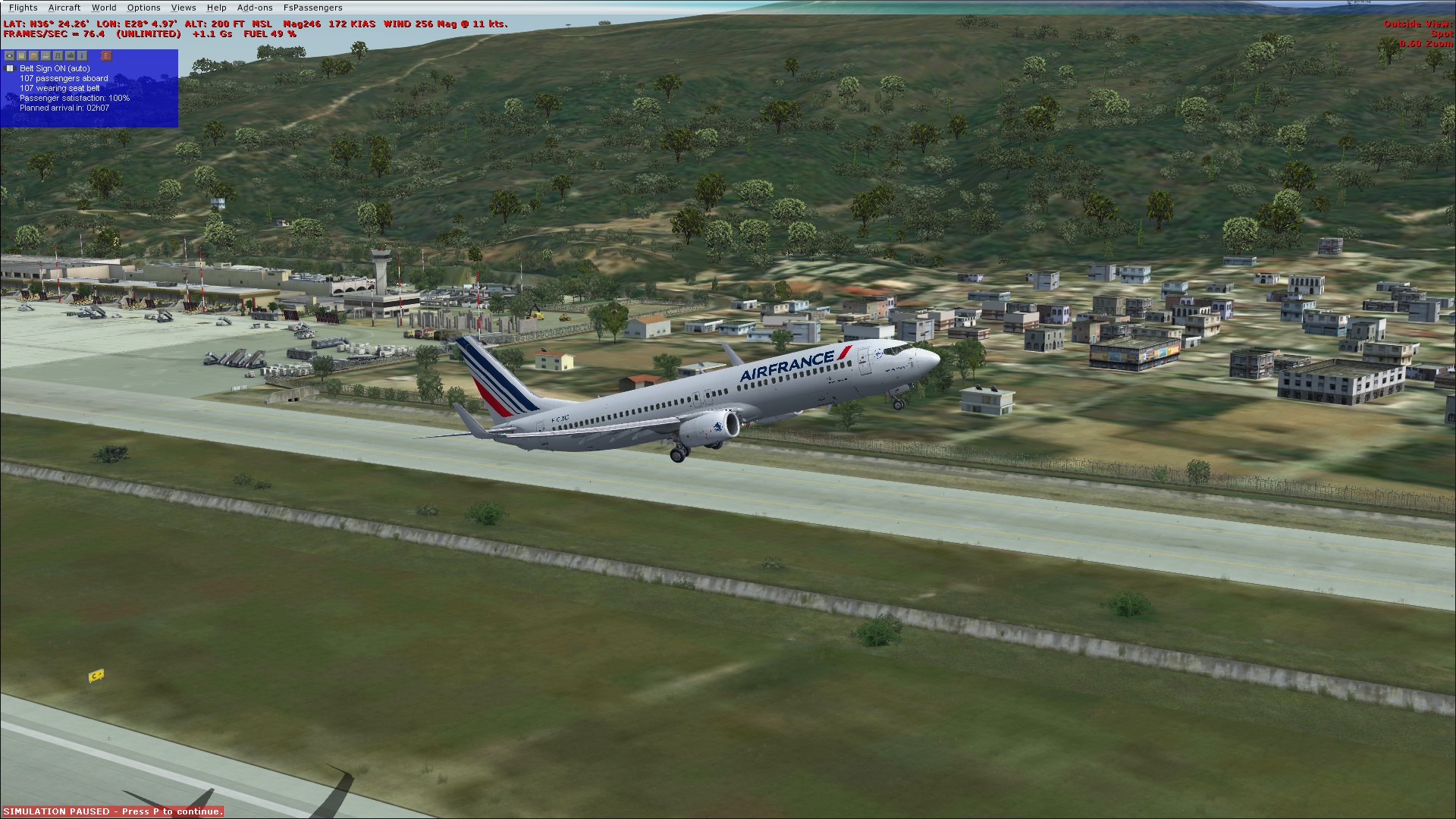Click the red 'E' icon
The width and height of the screenshot is (1456, 819).
(106, 55)
